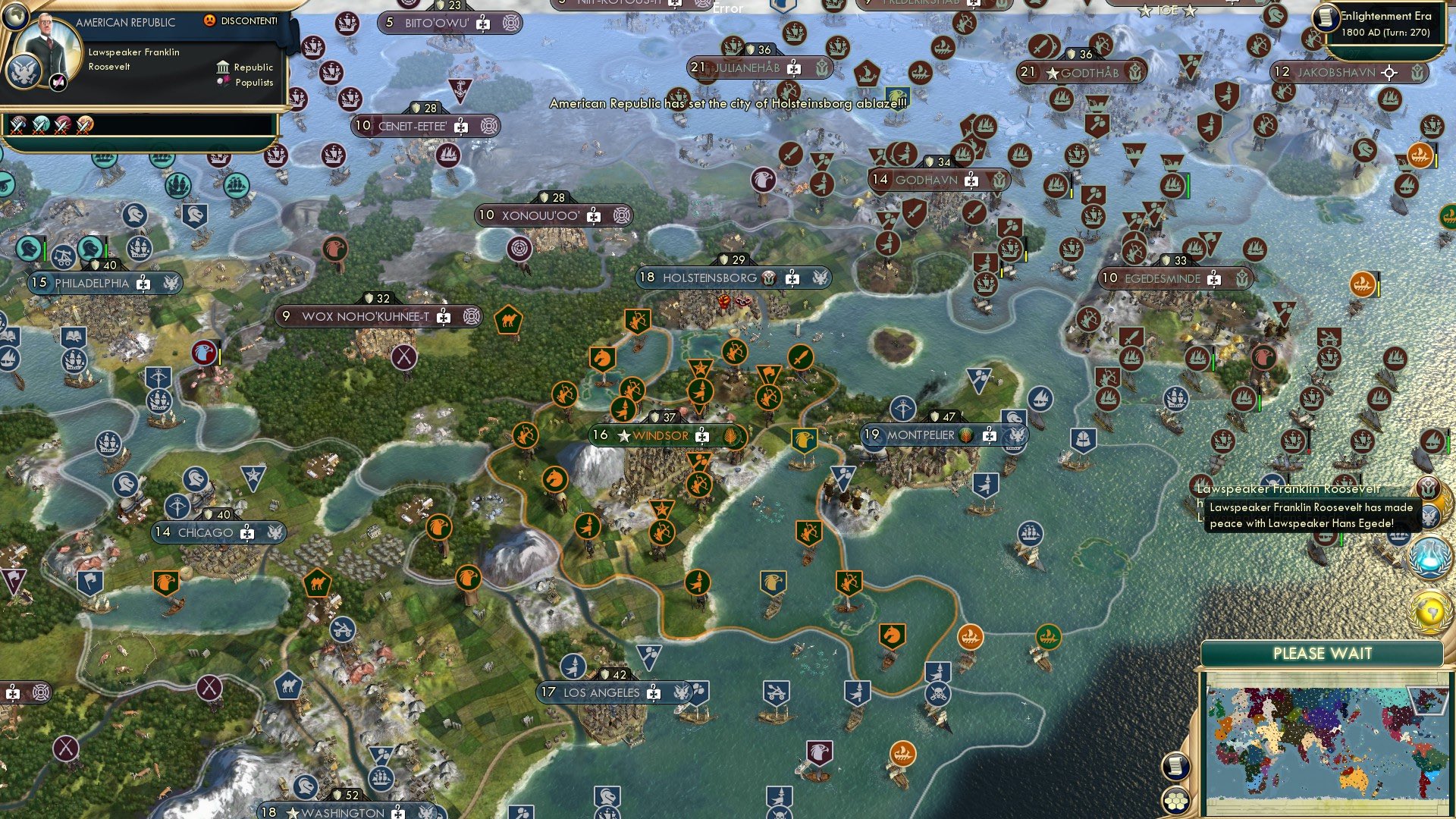
Task: Toggle the hex grid overlay near the minimap
Action: [1175, 802]
